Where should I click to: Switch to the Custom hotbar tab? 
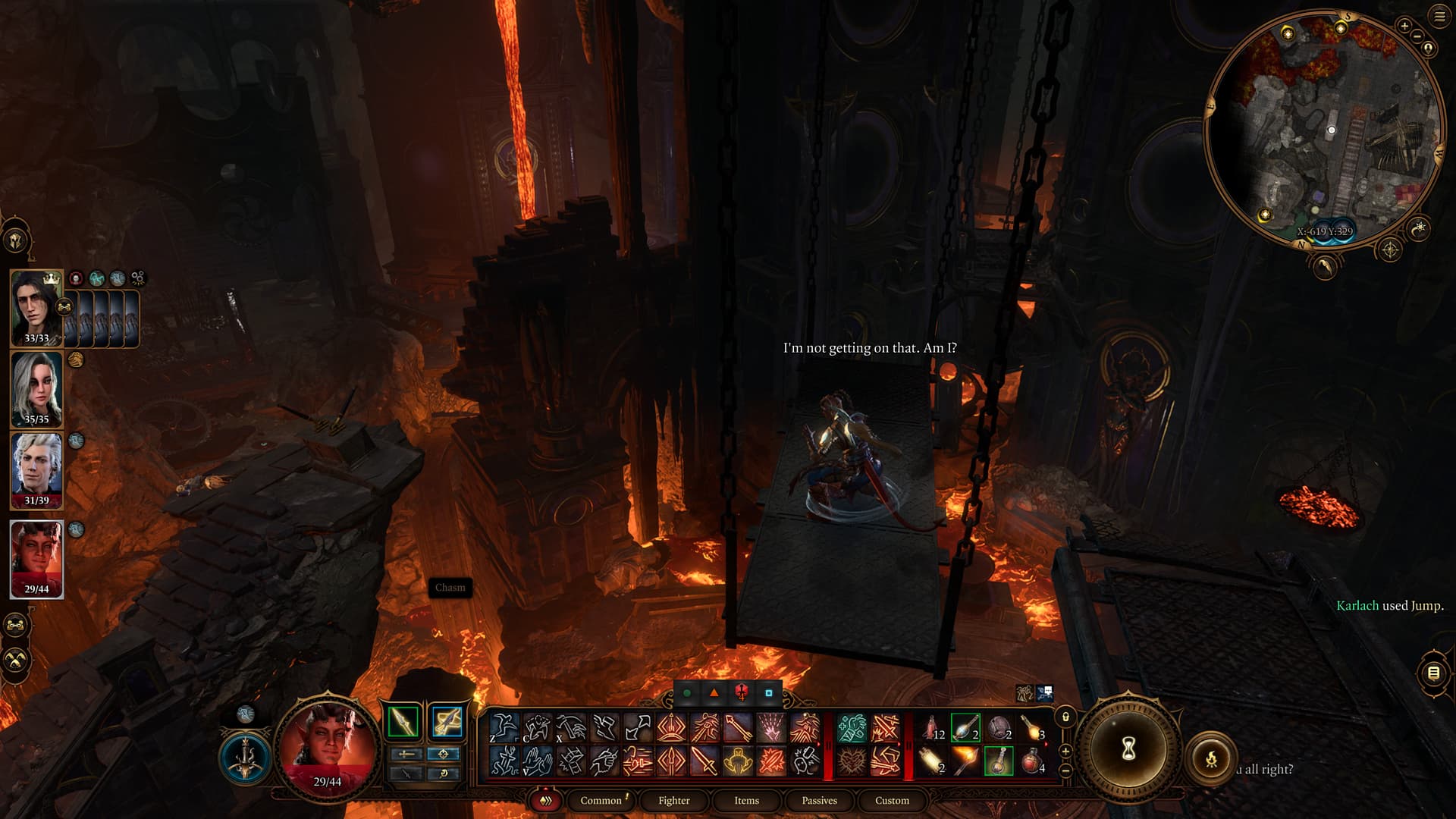coord(892,800)
